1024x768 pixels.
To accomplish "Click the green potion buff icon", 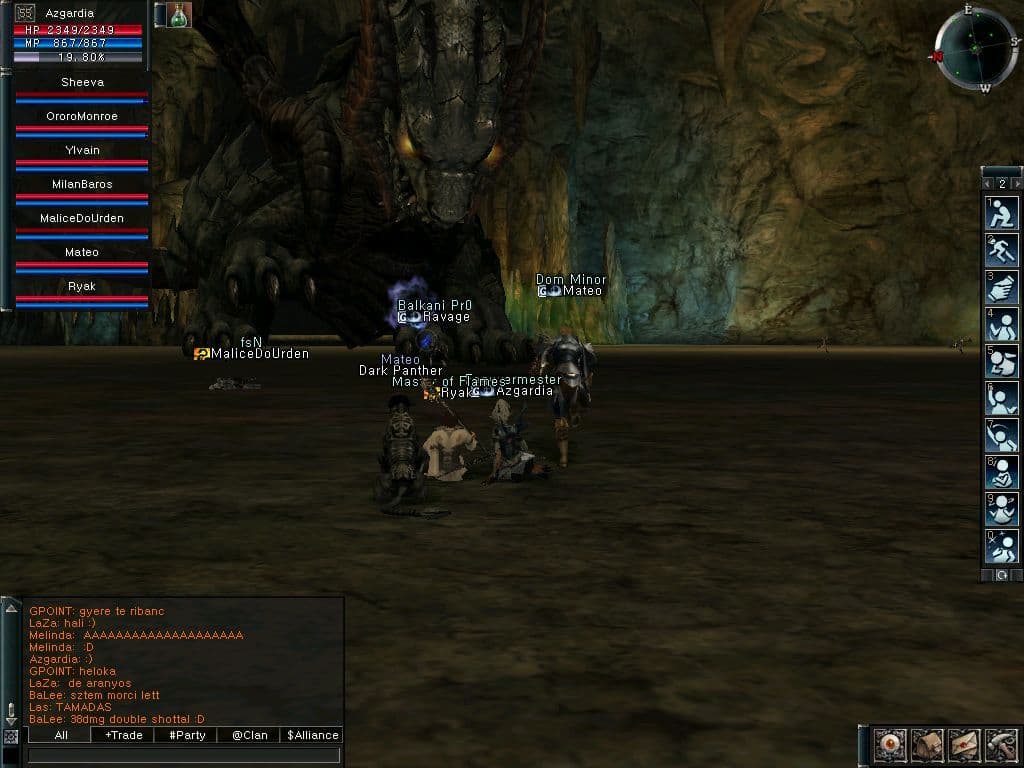I will [180, 15].
